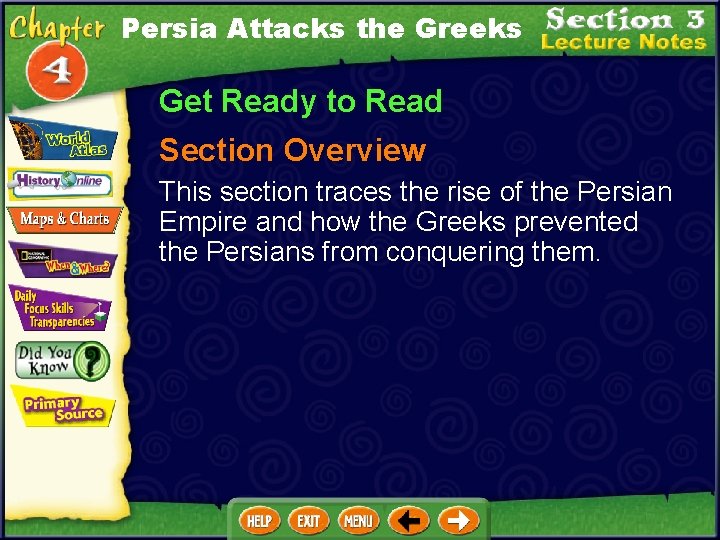Open the Did You Know fact
Viewport: 720px width, 540px height.
61,360
